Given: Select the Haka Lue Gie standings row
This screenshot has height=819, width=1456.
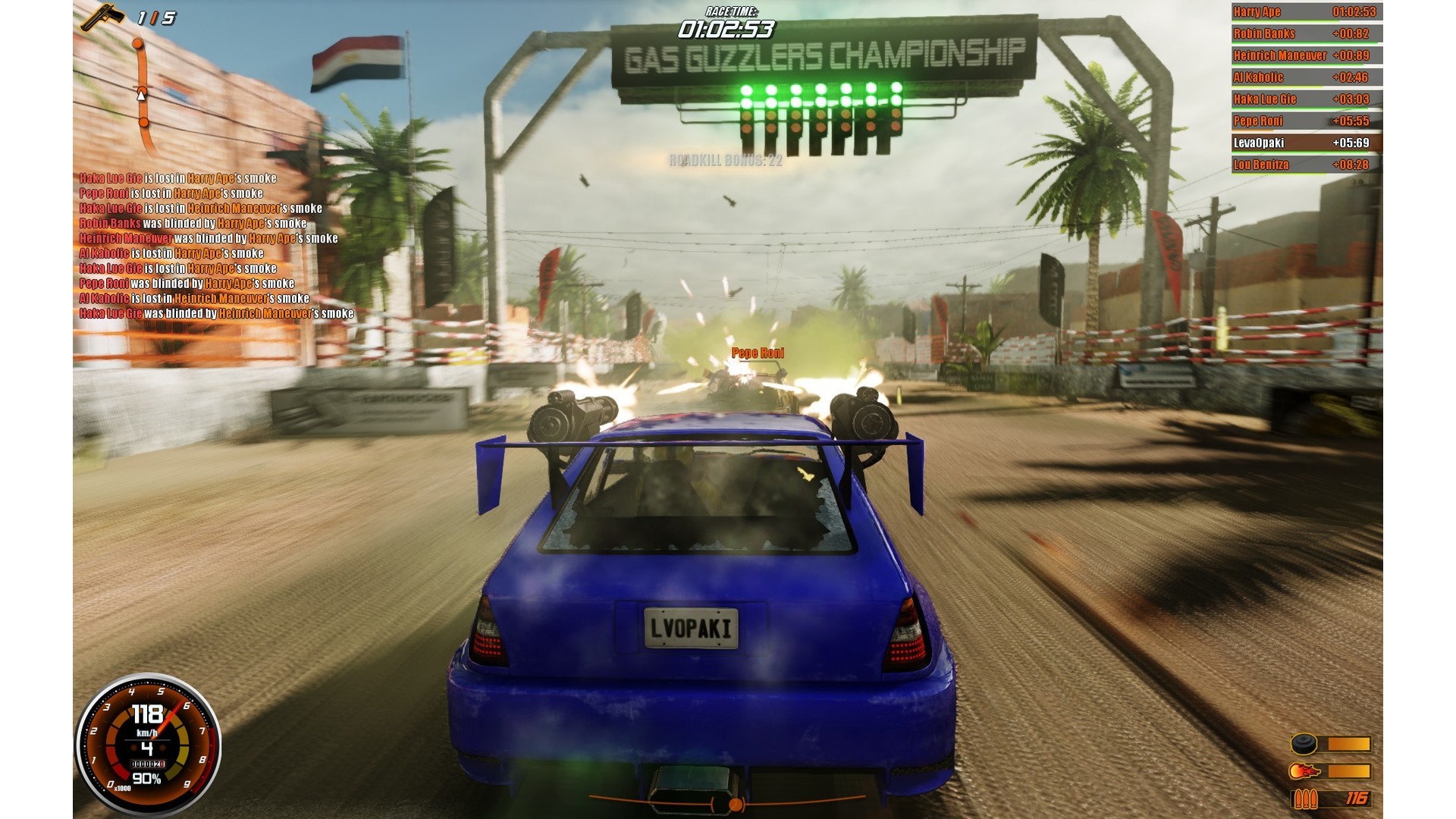Looking at the screenshot, I should (x=1305, y=99).
